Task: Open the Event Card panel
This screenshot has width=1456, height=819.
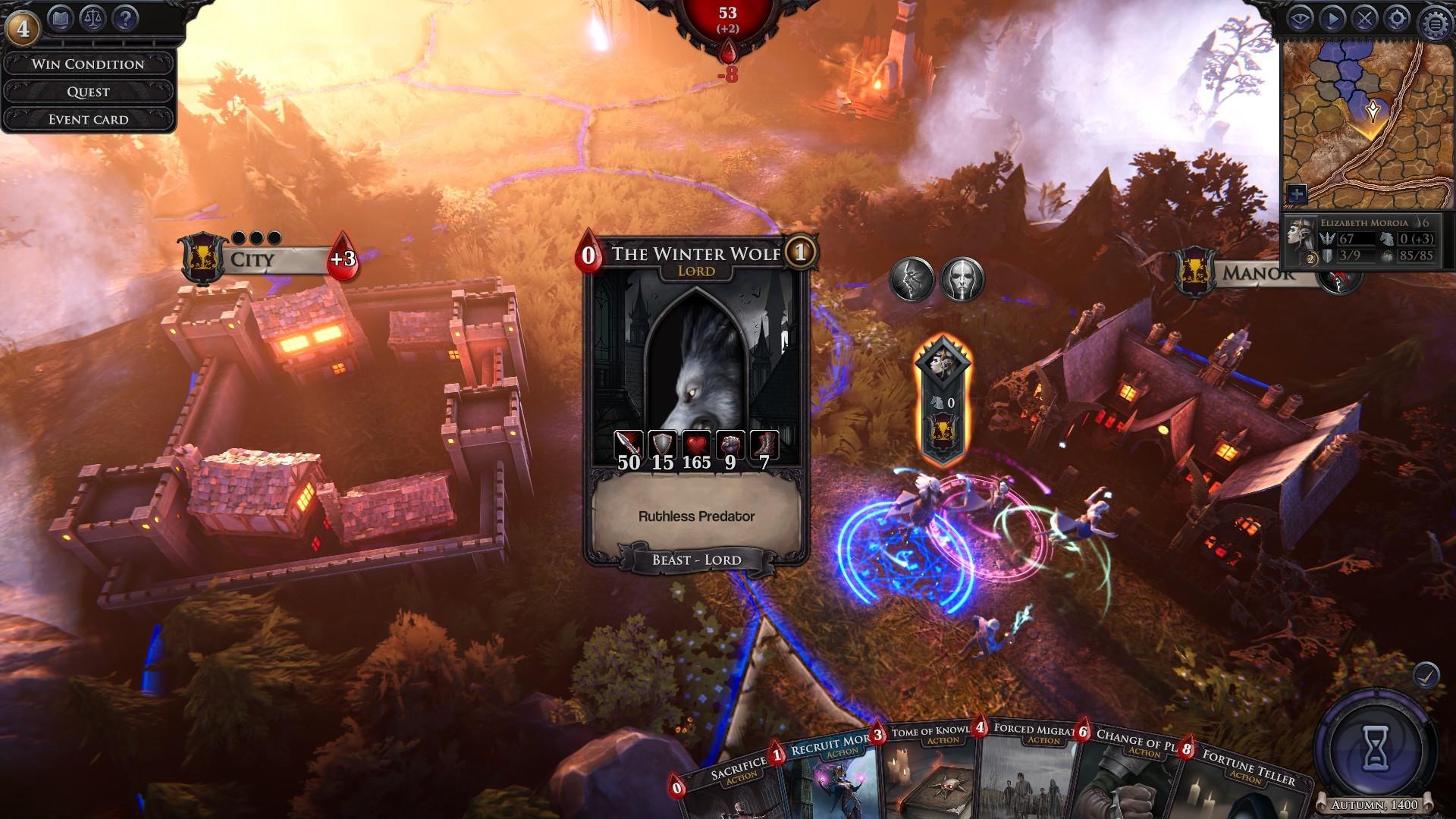Action: [x=89, y=118]
